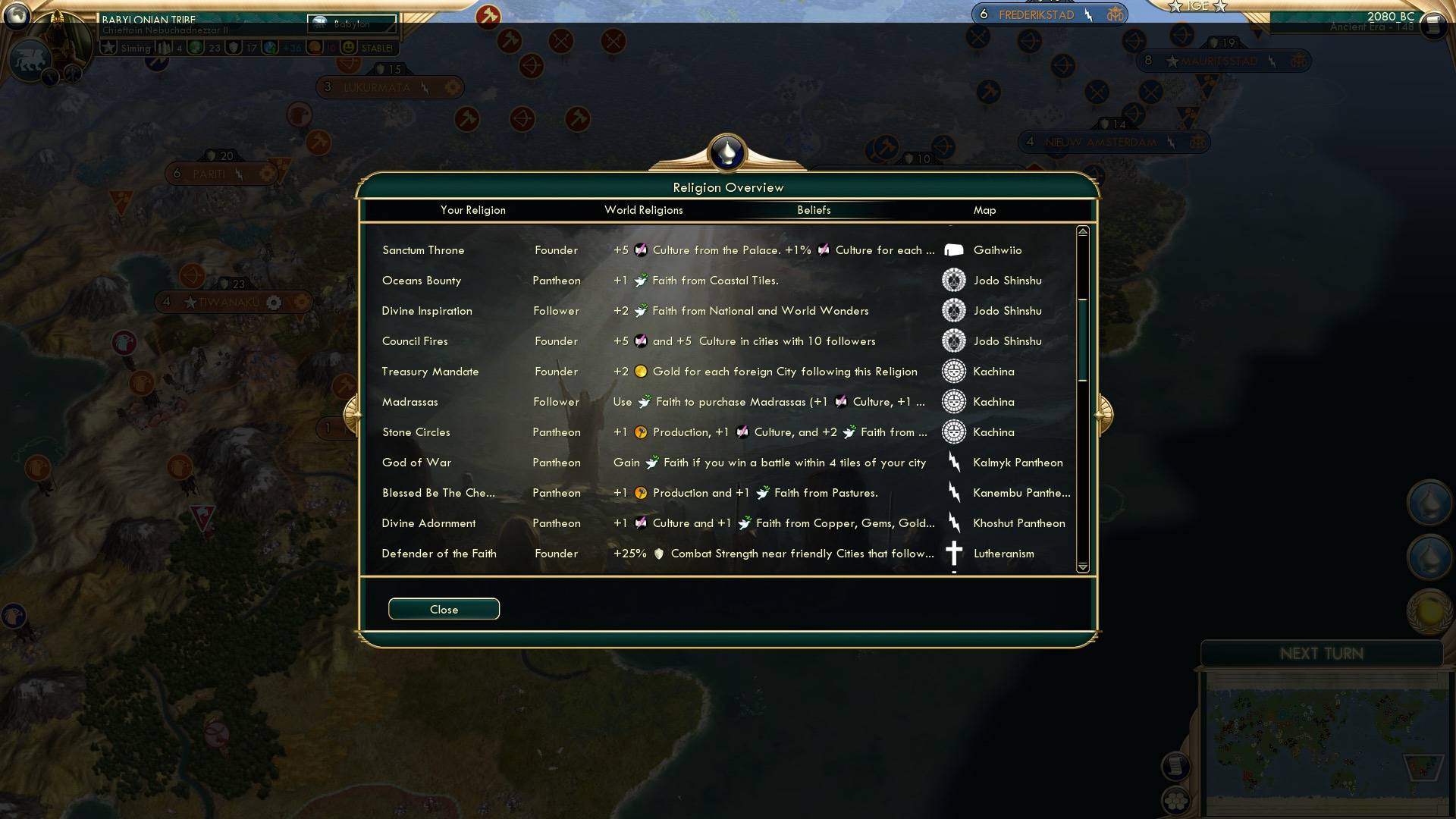Click the production hammer icon on Frederikstad banner
1456x819 pixels.
click(x=1087, y=14)
